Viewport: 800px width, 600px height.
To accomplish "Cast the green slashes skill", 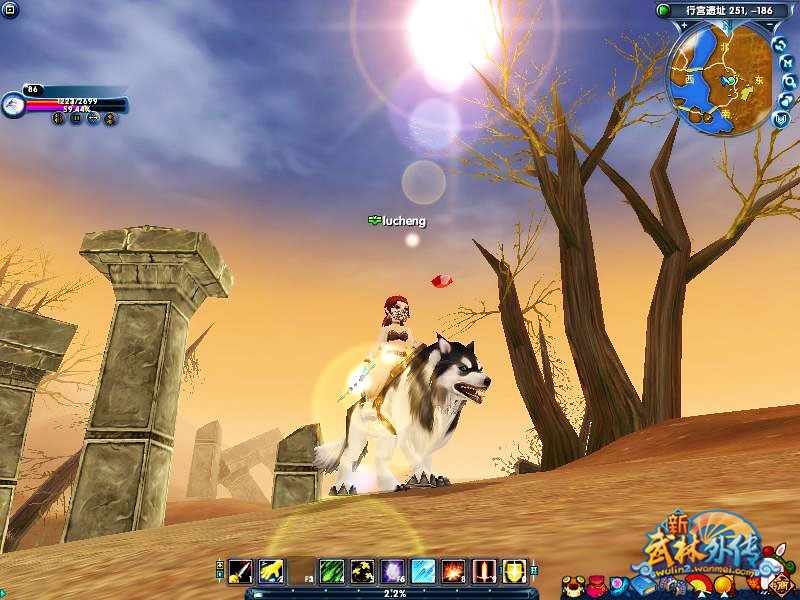I will tap(332, 571).
